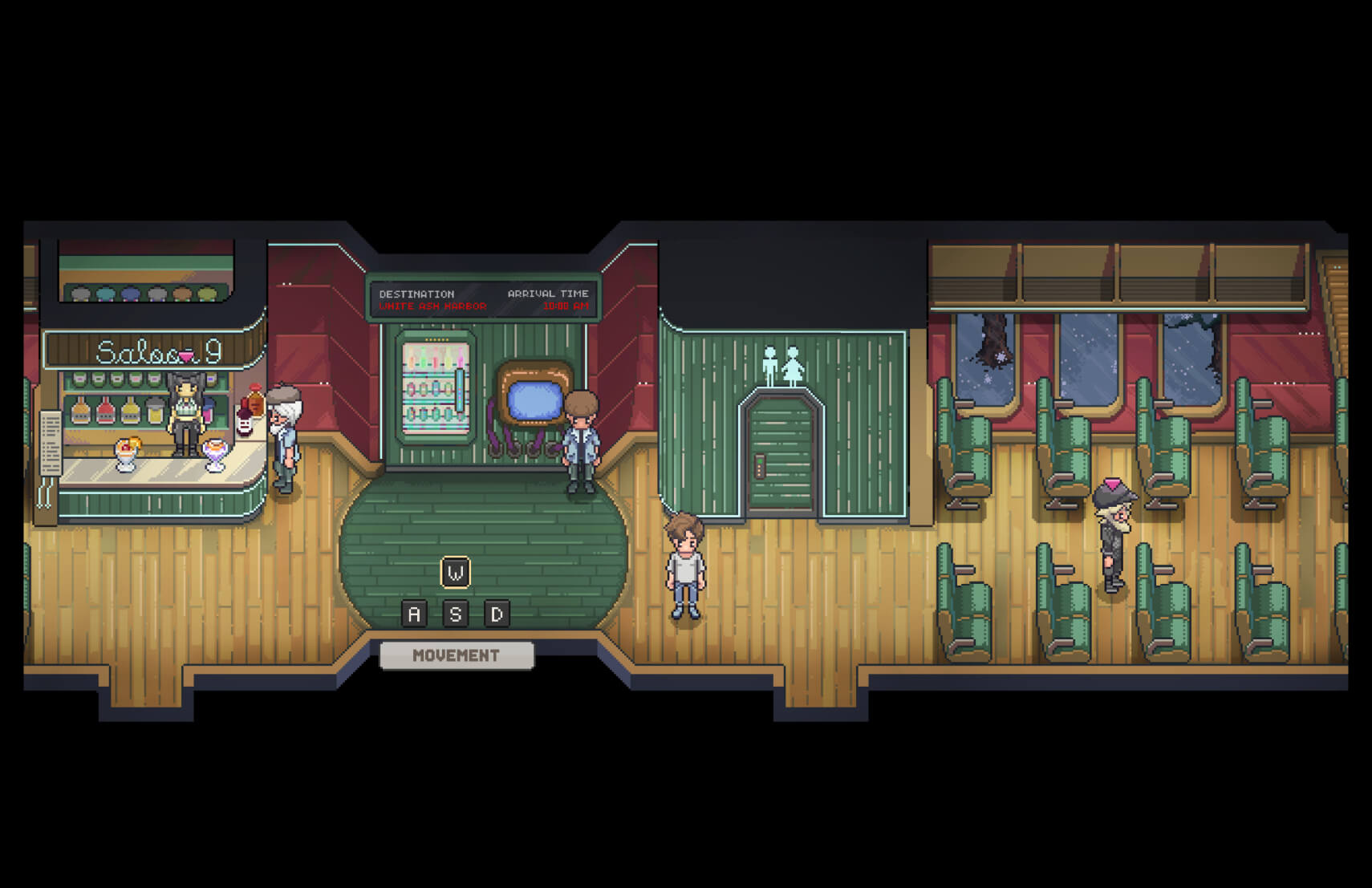1372x888 pixels.
Task: Open the menu board beside the bar
Action: click(51, 444)
